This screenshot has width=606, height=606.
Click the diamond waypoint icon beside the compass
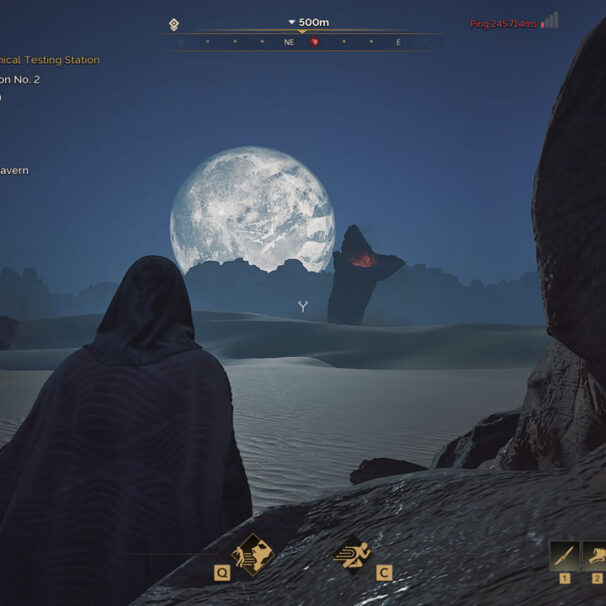(x=174, y=24)
